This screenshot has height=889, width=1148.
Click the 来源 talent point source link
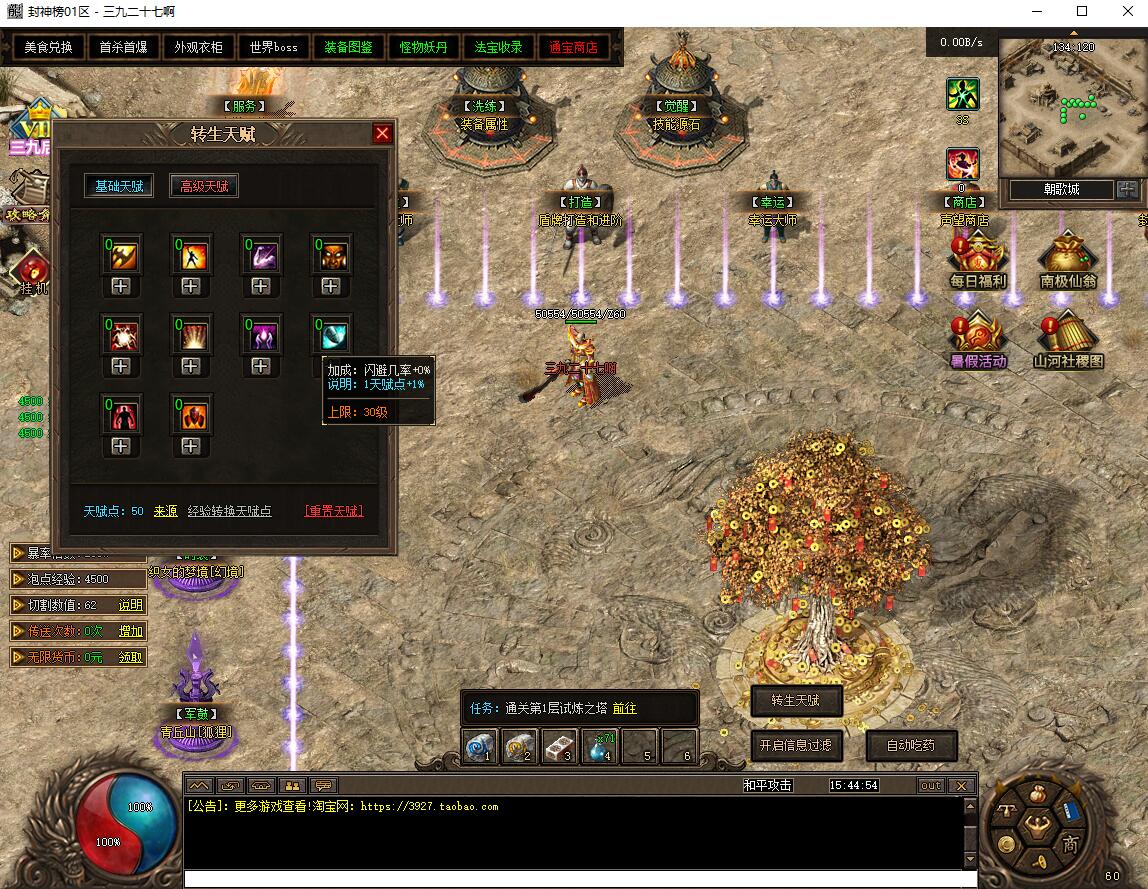[165, 511]
